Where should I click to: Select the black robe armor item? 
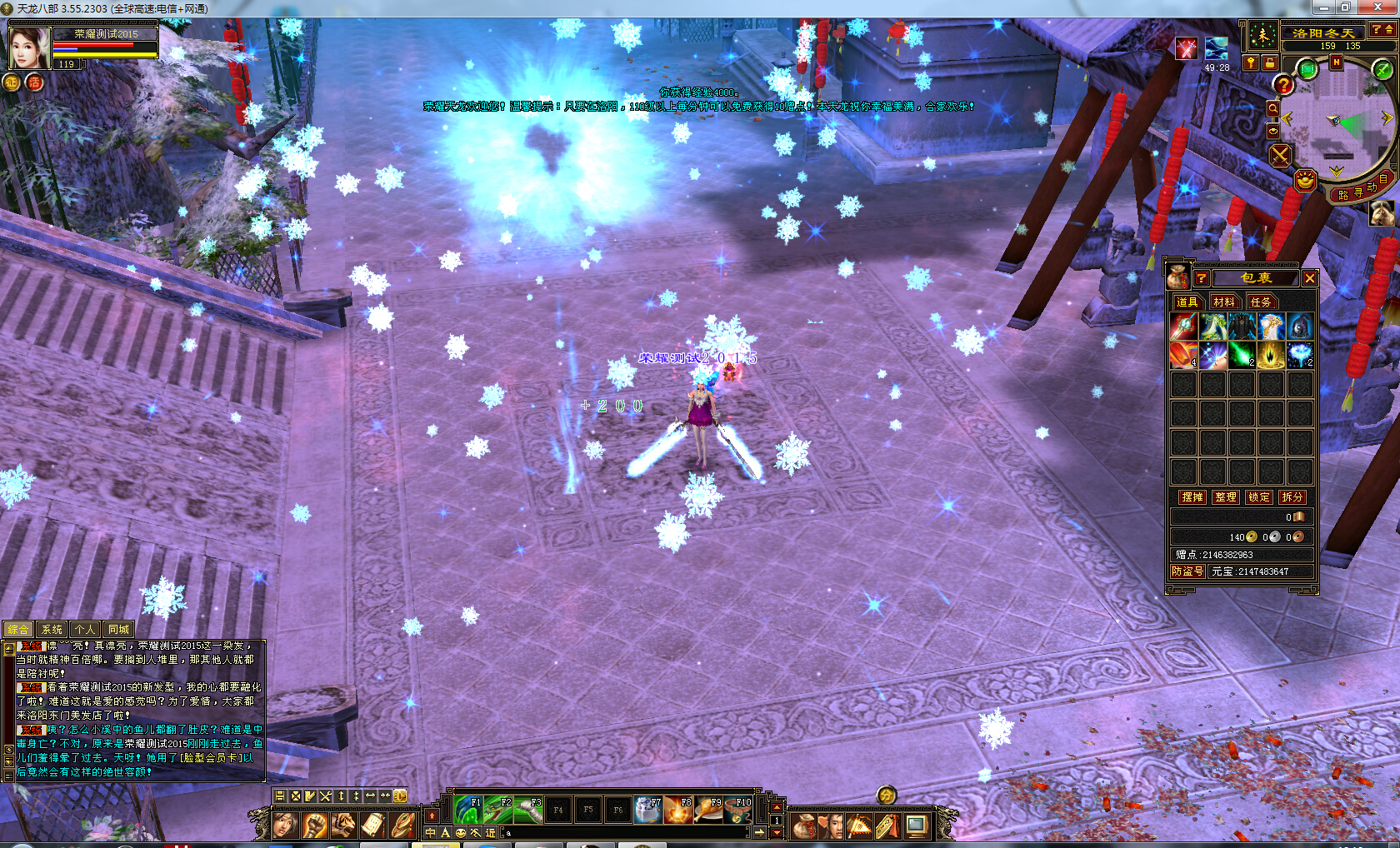click(1241, 327)
